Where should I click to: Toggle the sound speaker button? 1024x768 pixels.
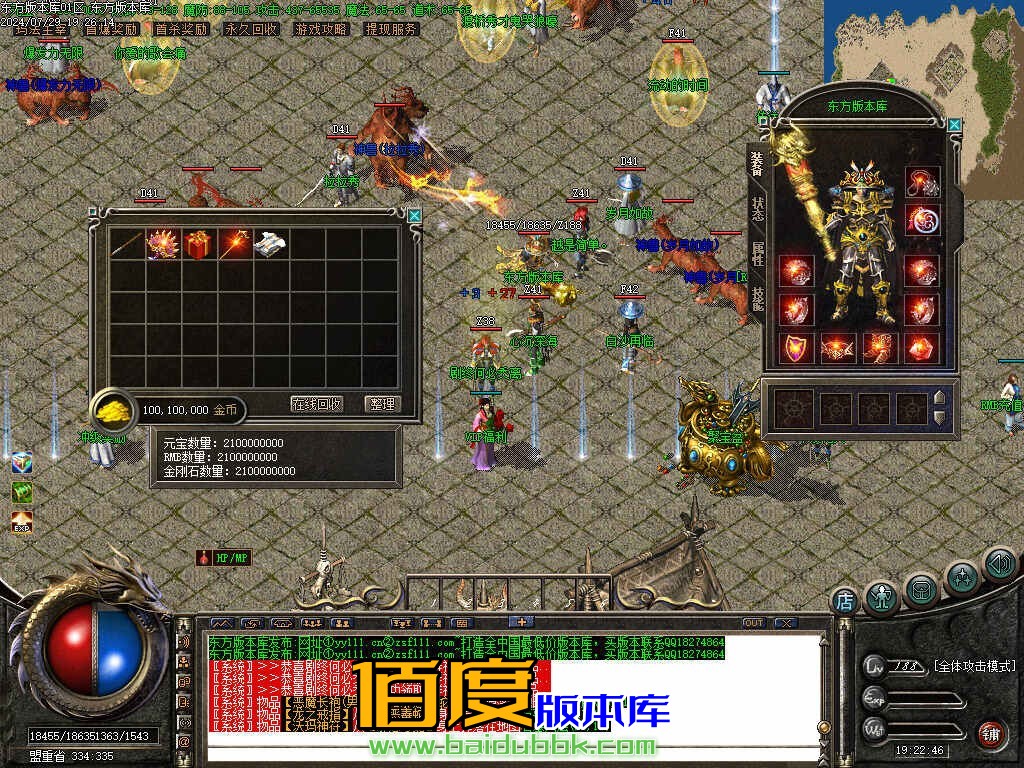click(998, 564)
